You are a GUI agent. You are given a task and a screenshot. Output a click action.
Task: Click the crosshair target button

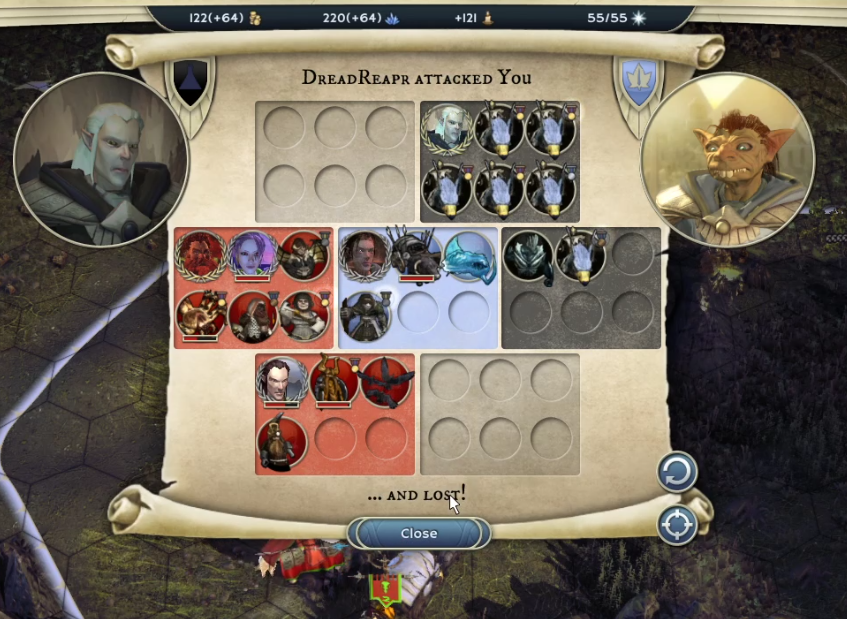(677, 525)
